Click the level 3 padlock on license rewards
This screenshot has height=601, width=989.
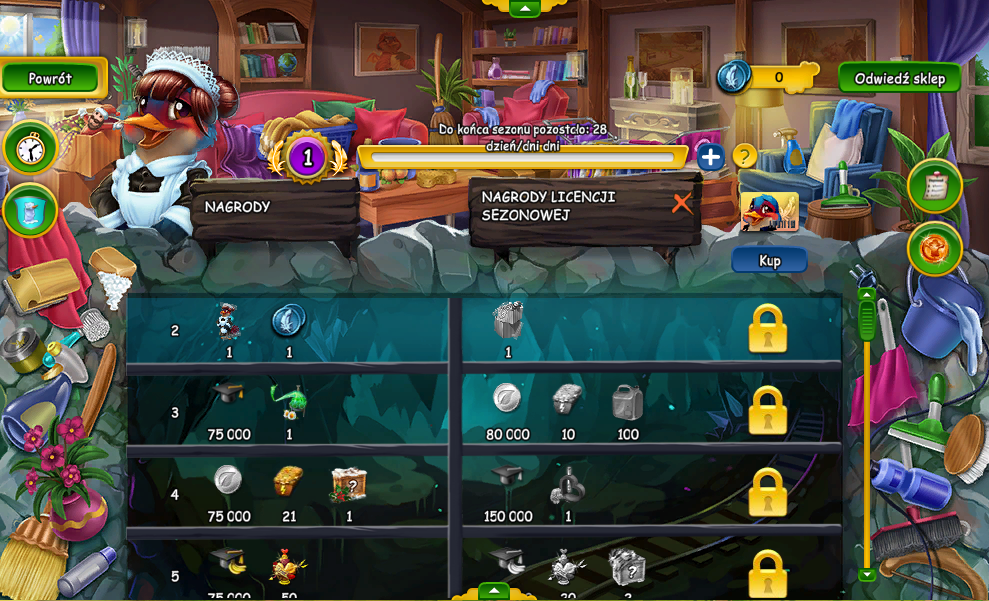[767, 410]
